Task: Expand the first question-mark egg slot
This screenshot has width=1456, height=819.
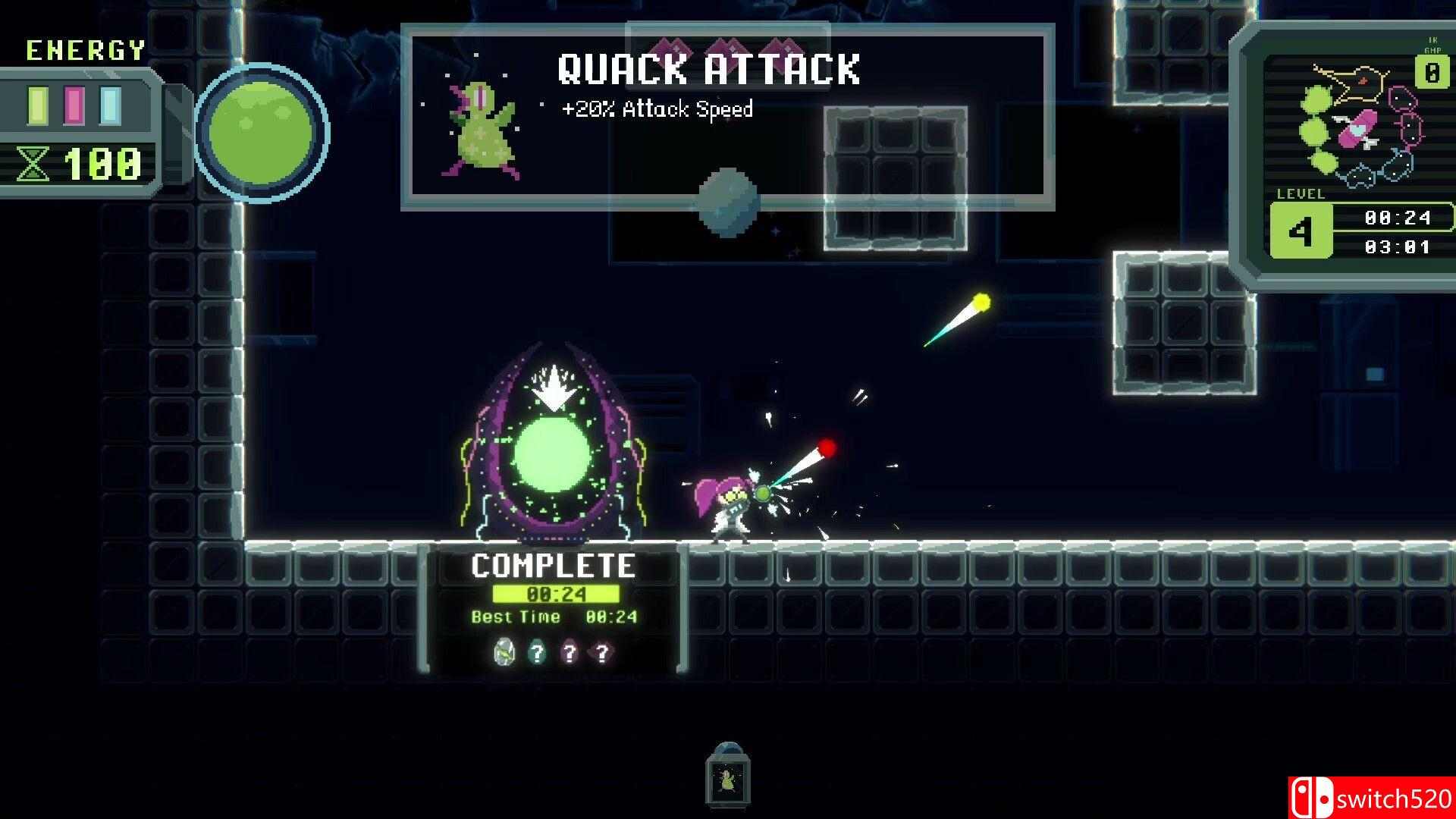Action: [537, 651]
